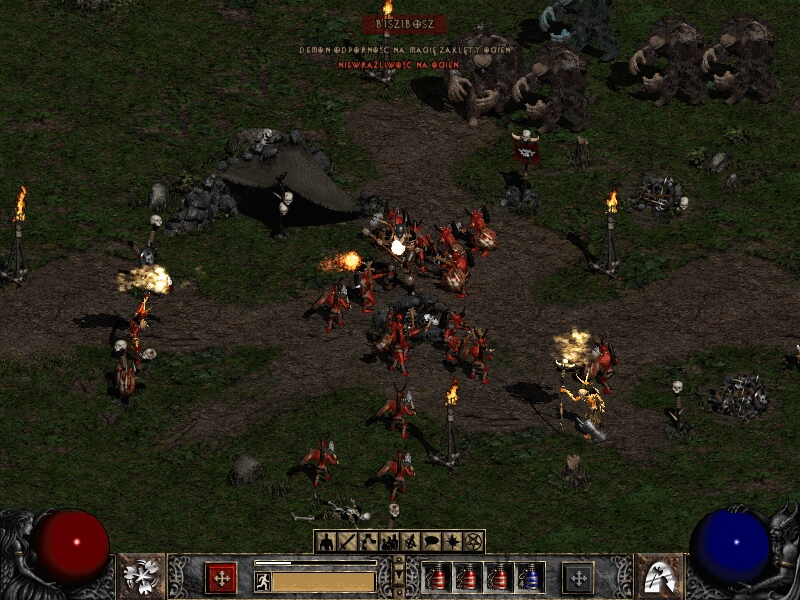The height and width of the screenshot is (600, 800).
Task: Show the skill tree panel
Action: [x=367, y=542]
